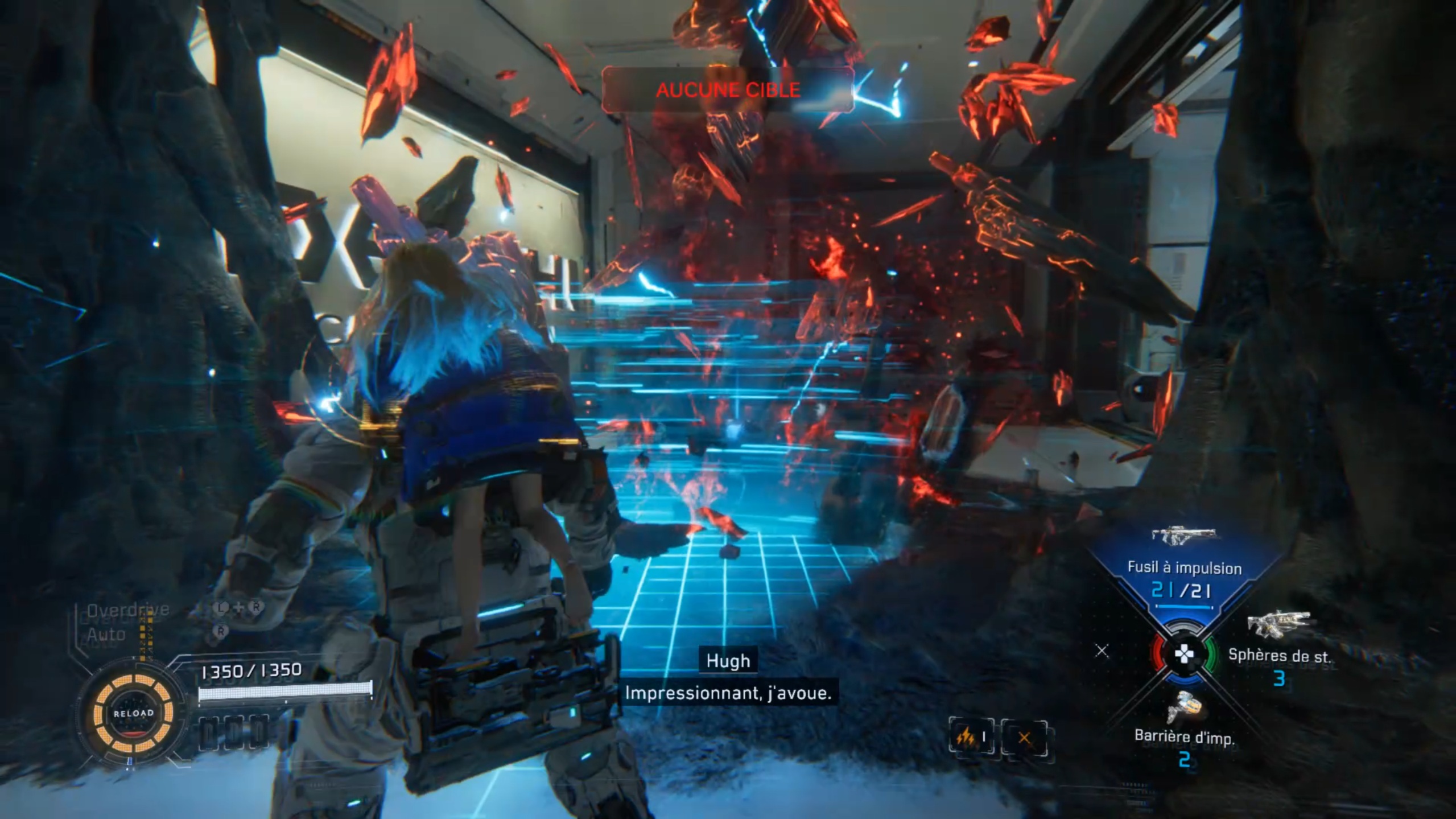Viewport: 1456px width, 819px height.
Task: Select the orange X slot beside lightning
Action: (1024, 738)
